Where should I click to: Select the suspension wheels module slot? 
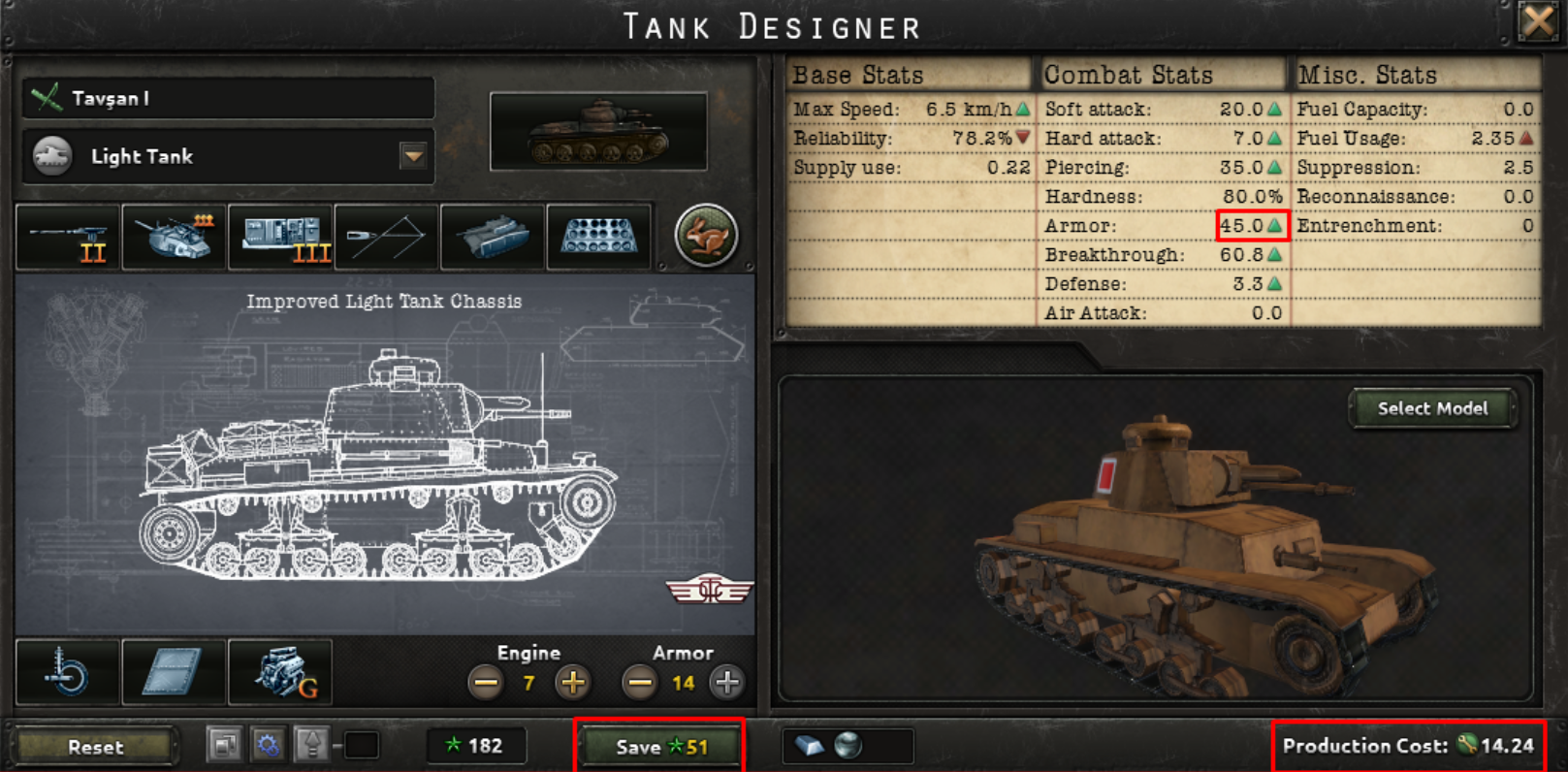(598, 236)
